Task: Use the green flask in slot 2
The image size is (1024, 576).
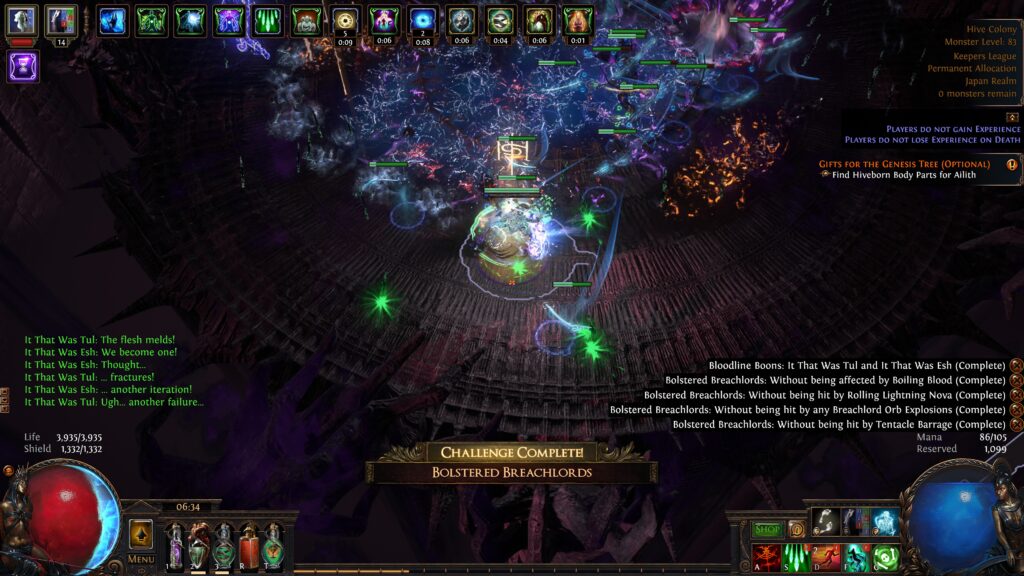Action: tap(200, 547)
